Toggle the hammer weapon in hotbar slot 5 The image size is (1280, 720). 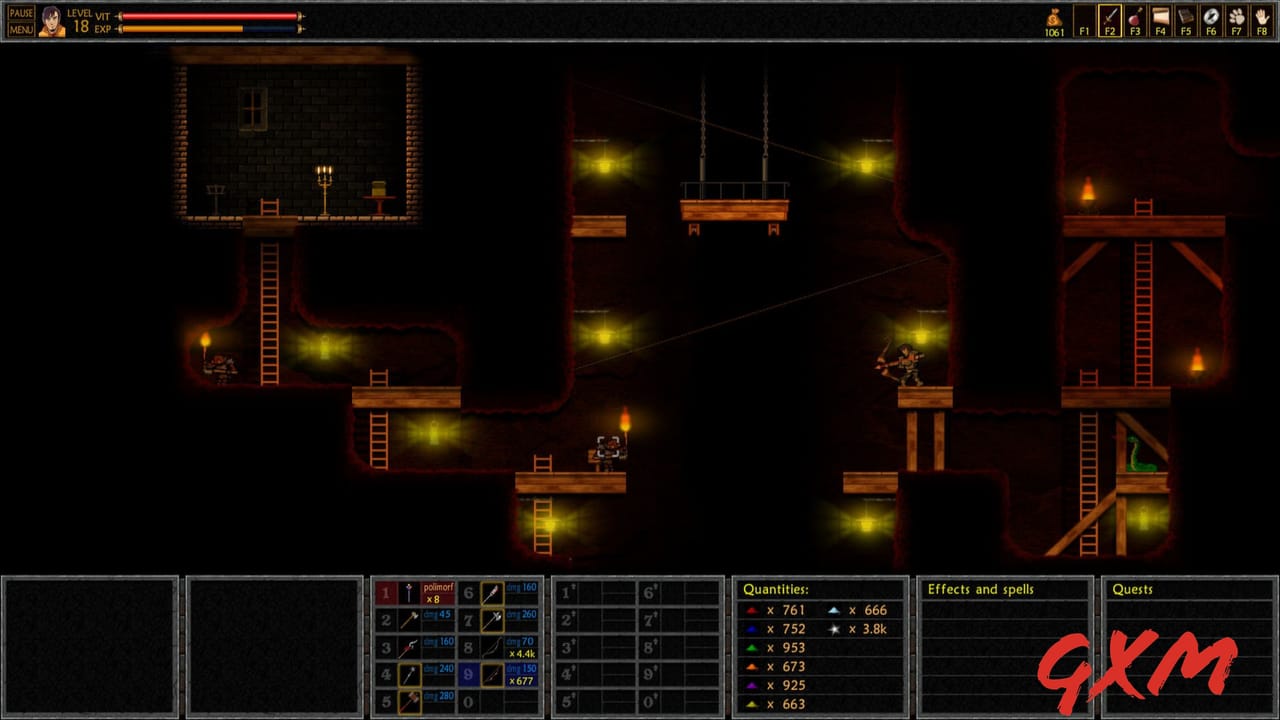(x=411, y=702)
